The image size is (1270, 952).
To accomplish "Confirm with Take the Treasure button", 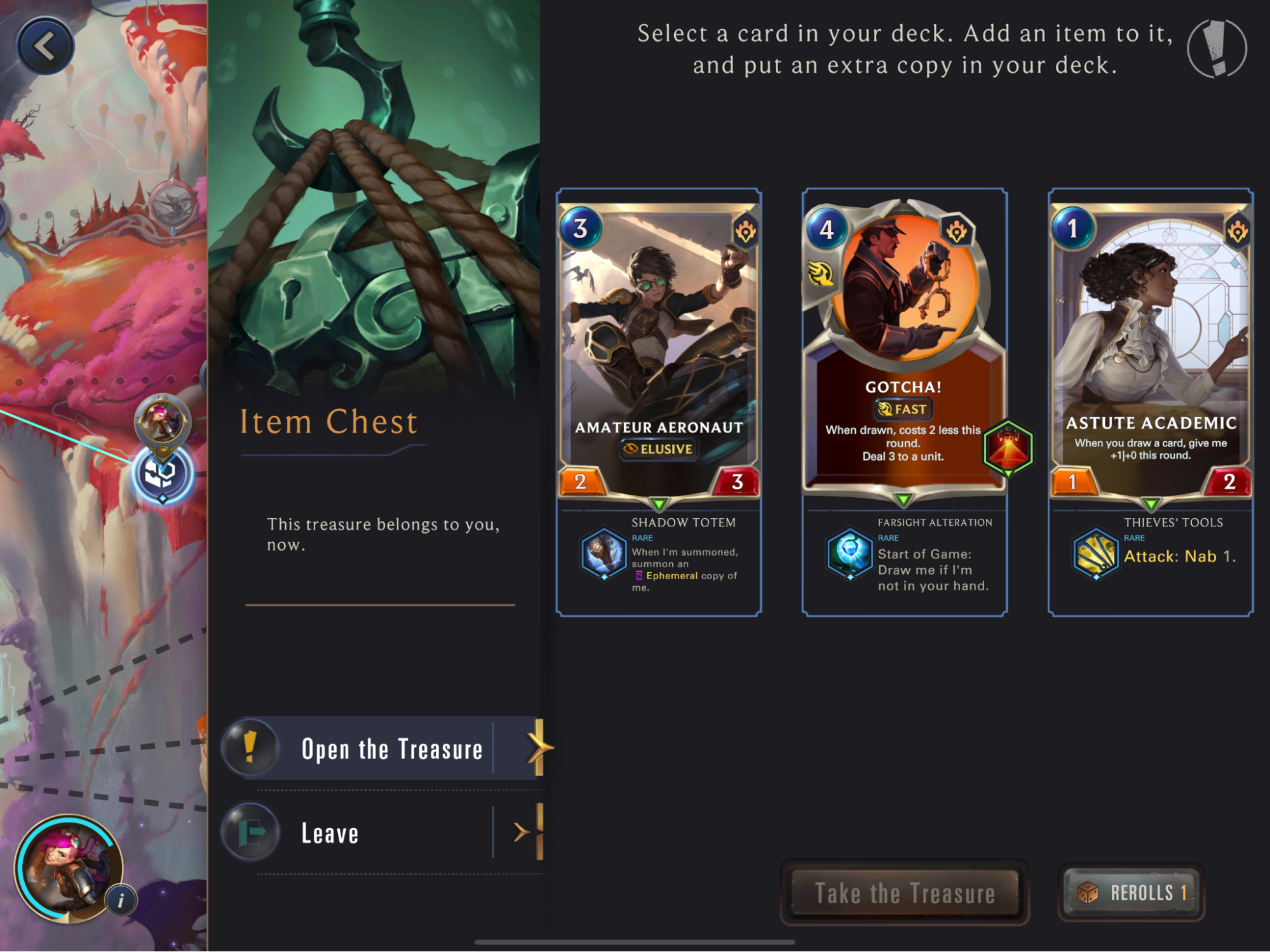I will [x=904, y=893].
